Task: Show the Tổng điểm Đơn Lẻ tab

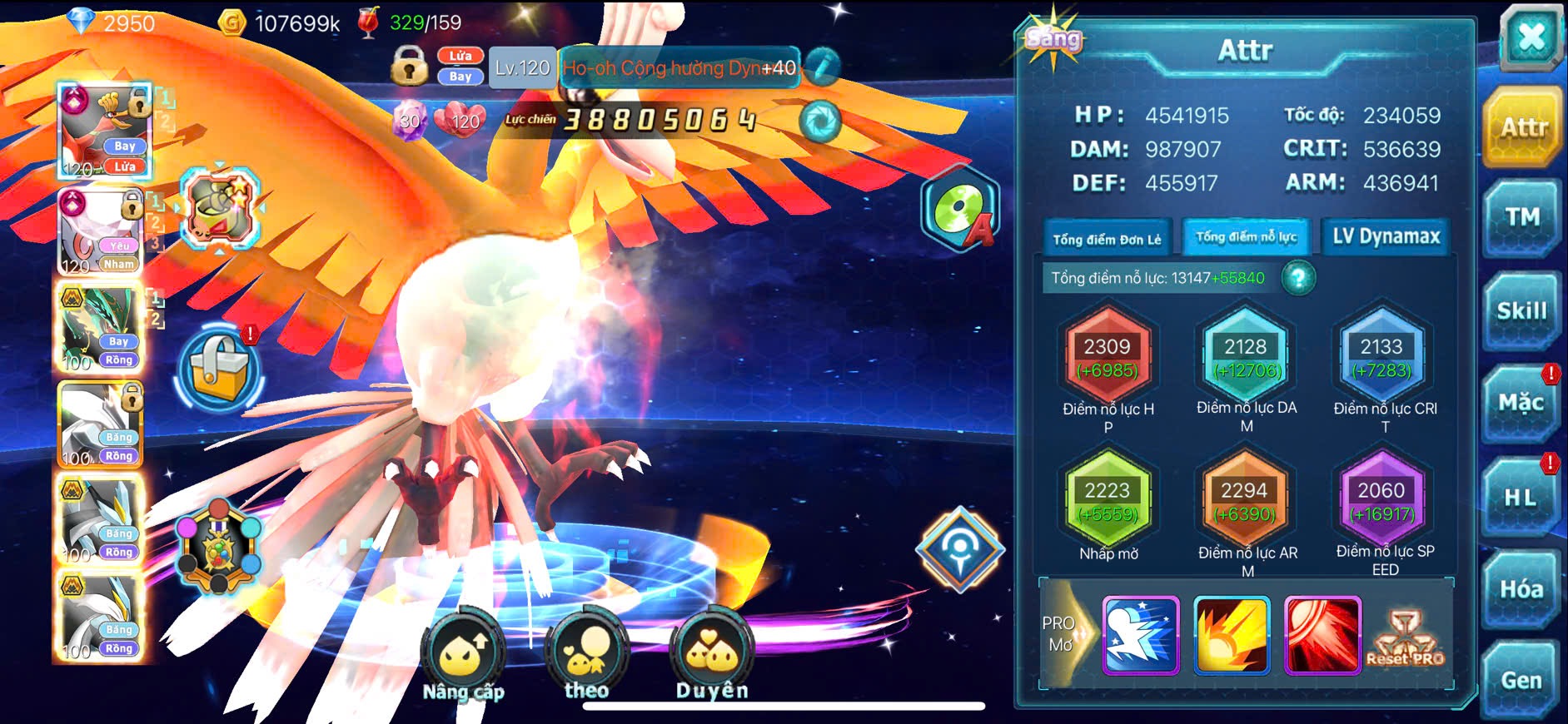Action: point(1107,240)
